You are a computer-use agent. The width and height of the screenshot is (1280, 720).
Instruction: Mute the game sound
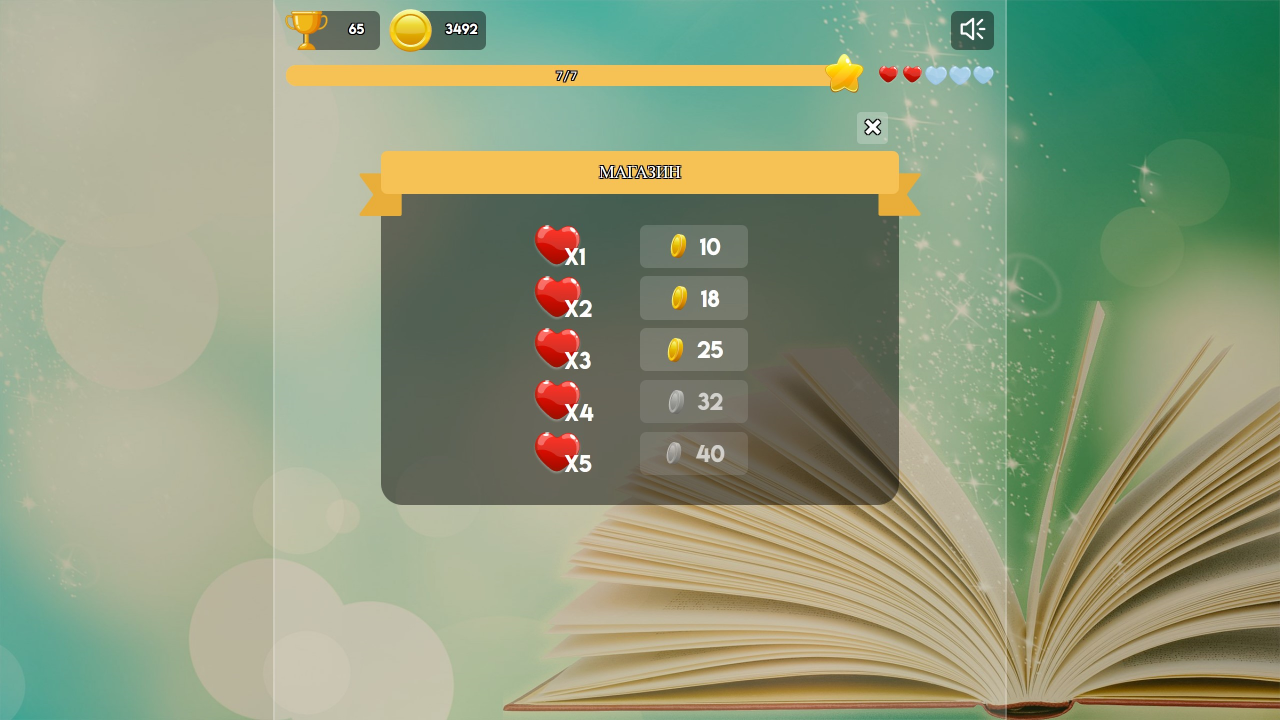point(971,29)
